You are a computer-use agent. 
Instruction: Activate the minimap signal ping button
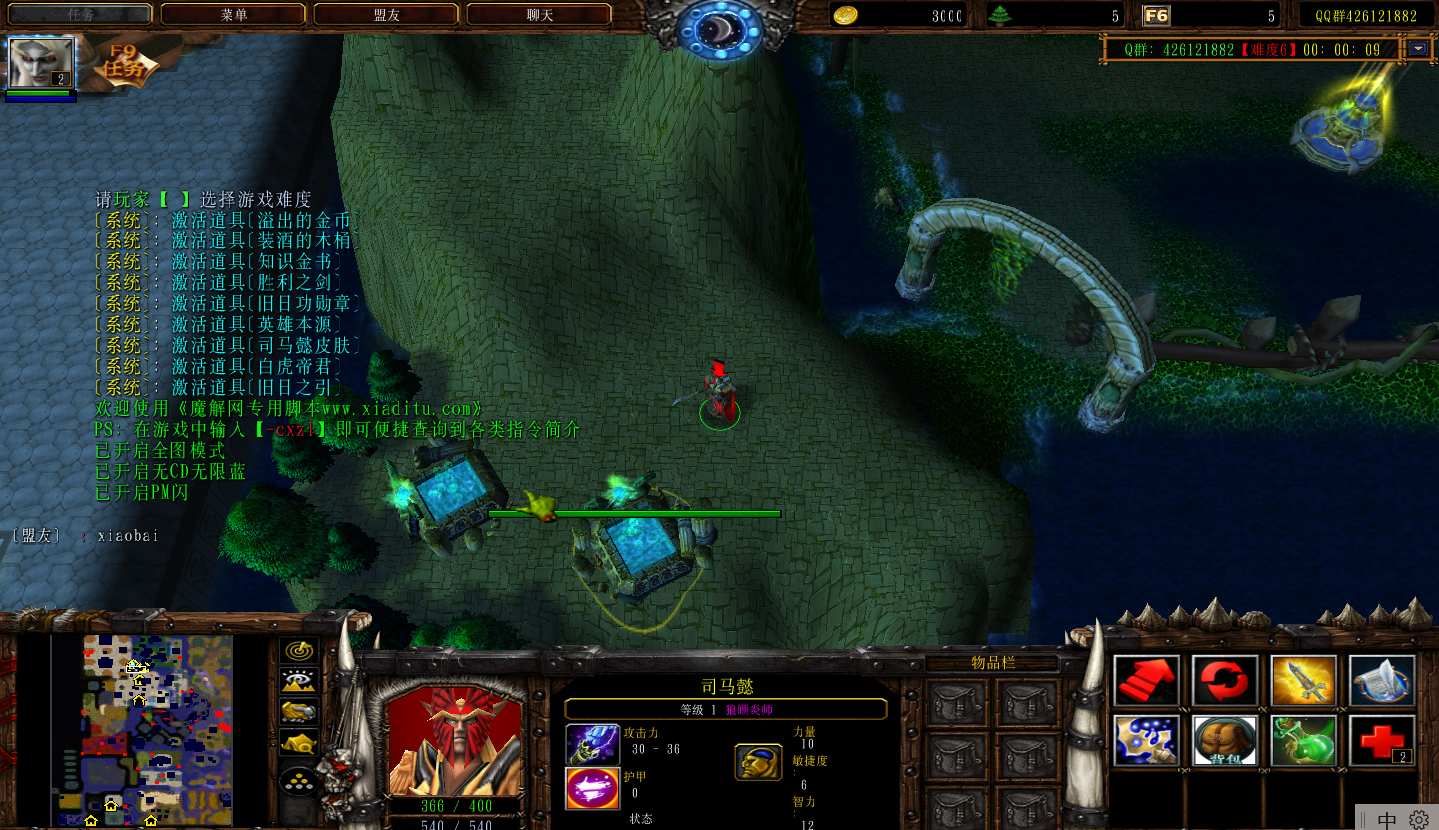click(x=299, y=651)
